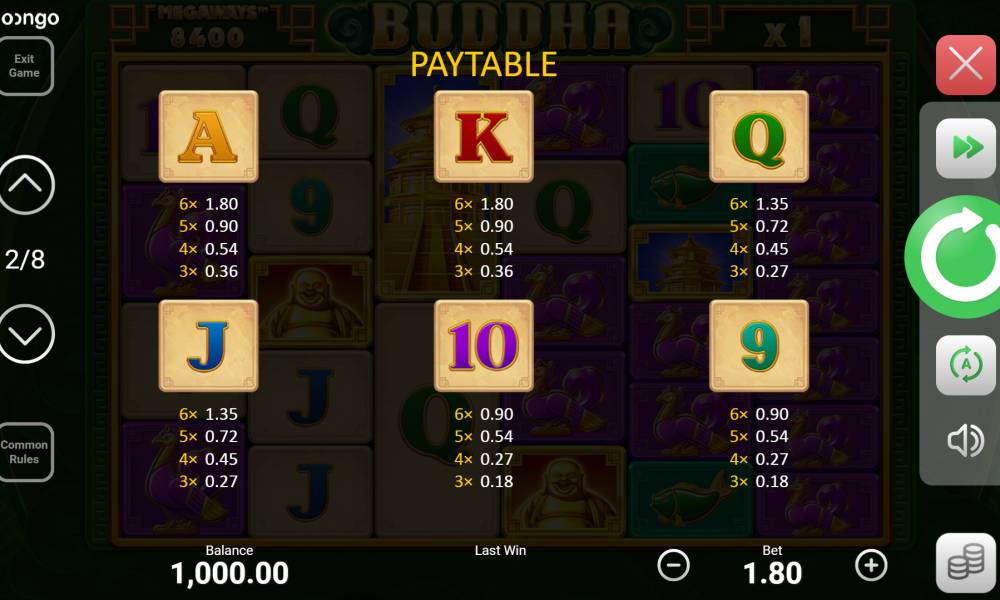Image resolution: width=1000 pixels, height=600 pixels.
Task: Activate the turbo fast-forward button
Action: tap(965, 148)
